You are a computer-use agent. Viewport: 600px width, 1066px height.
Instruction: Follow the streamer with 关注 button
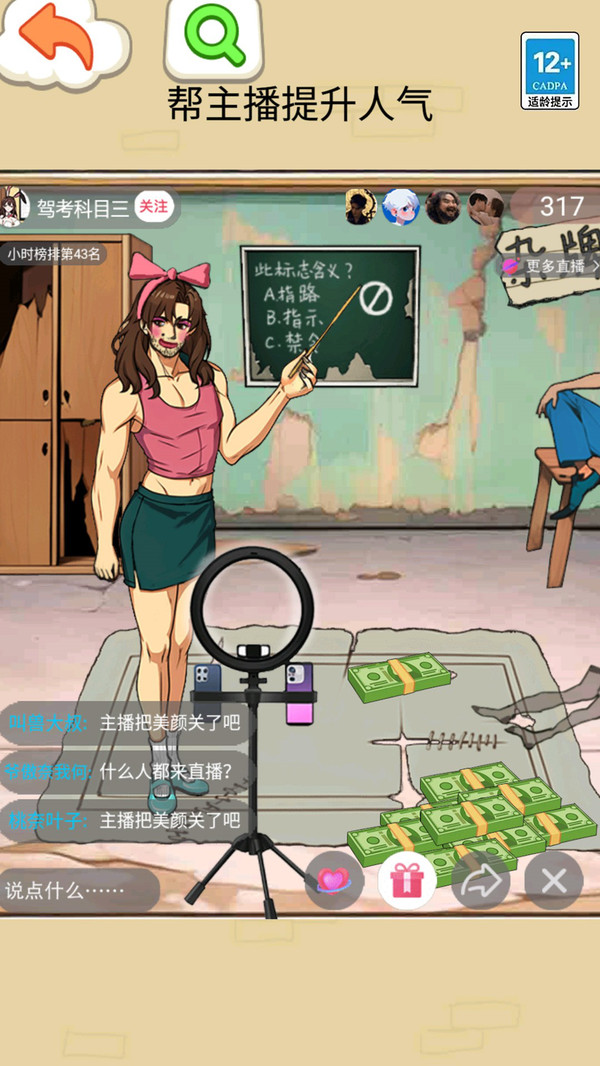153,207
